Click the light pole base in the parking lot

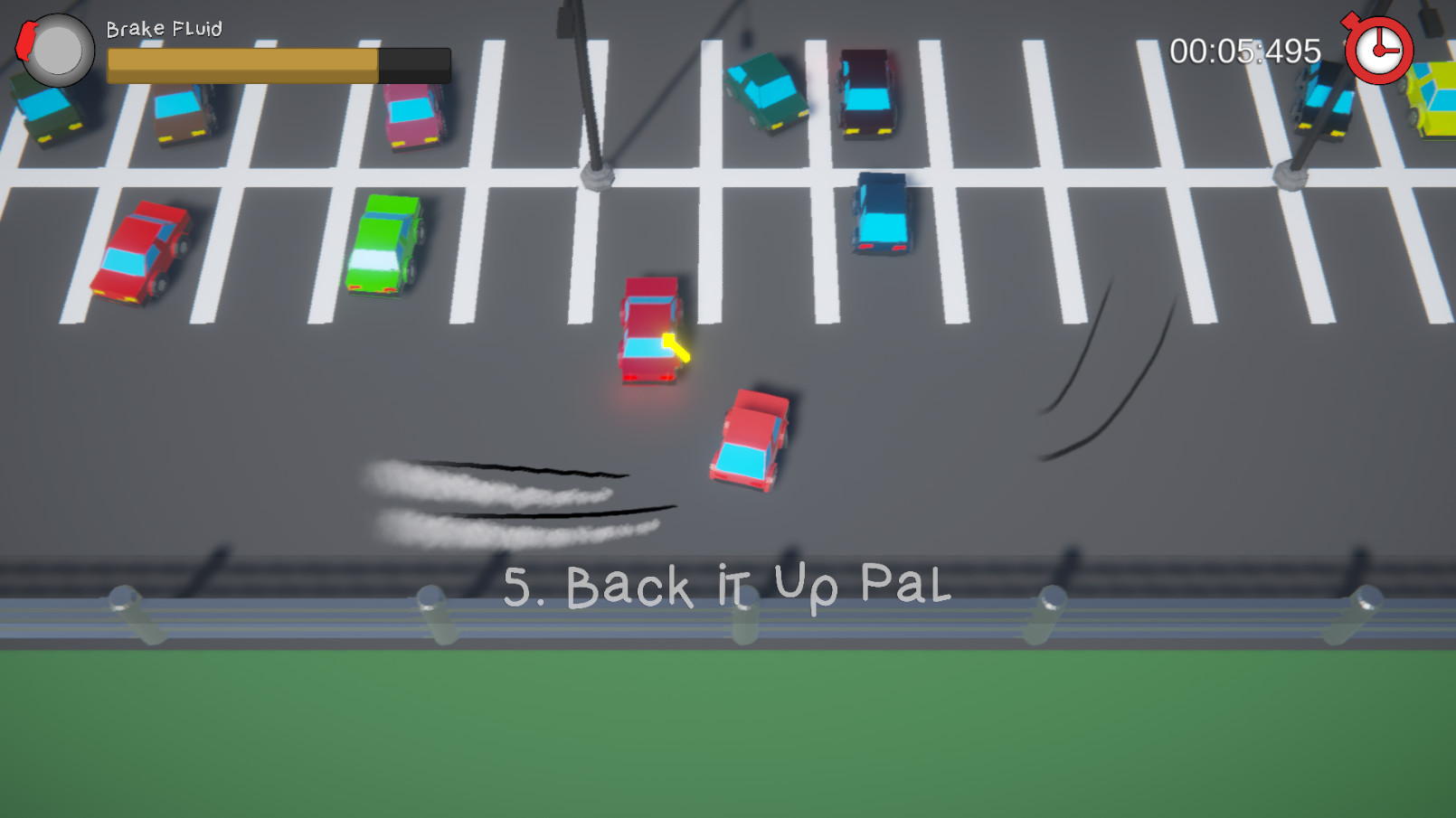[597, 176]
